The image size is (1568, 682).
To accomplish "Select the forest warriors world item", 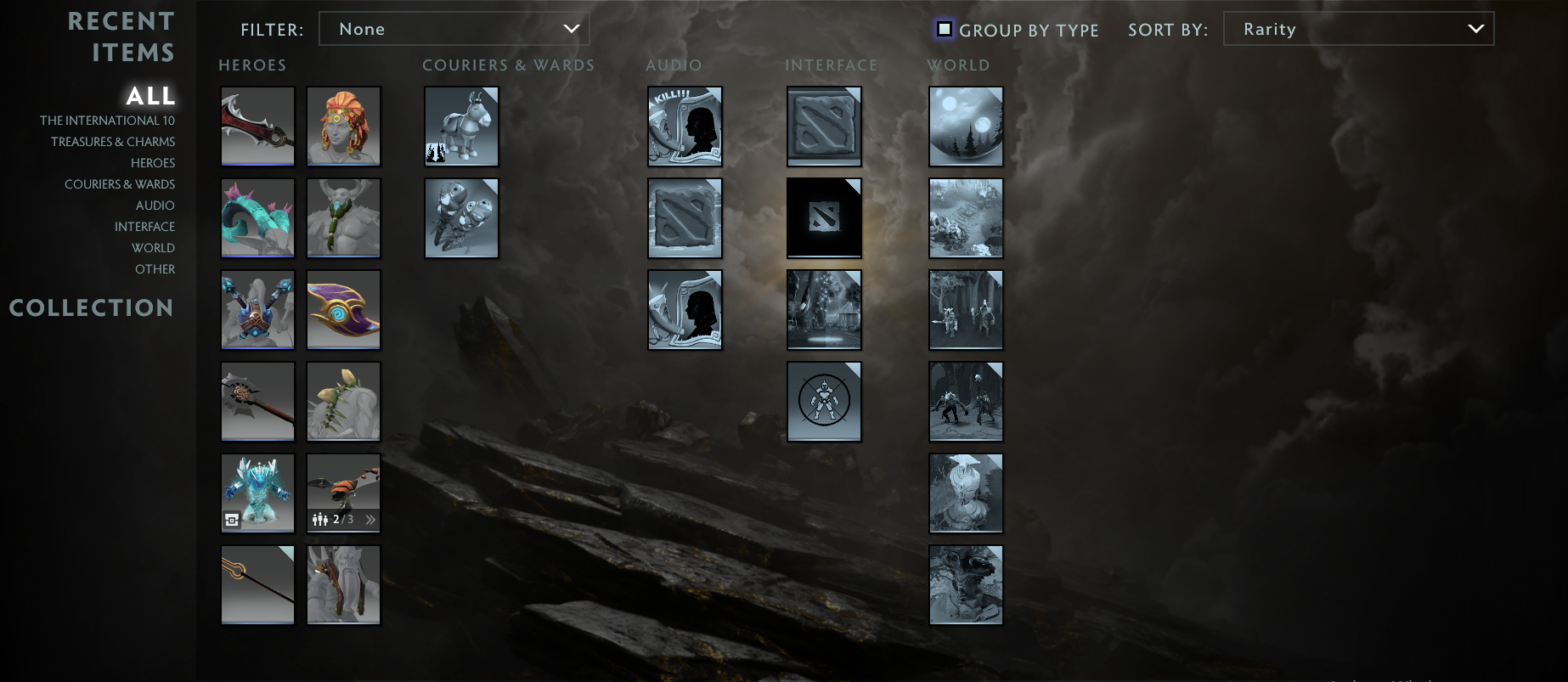I will (x=966, y=310).
